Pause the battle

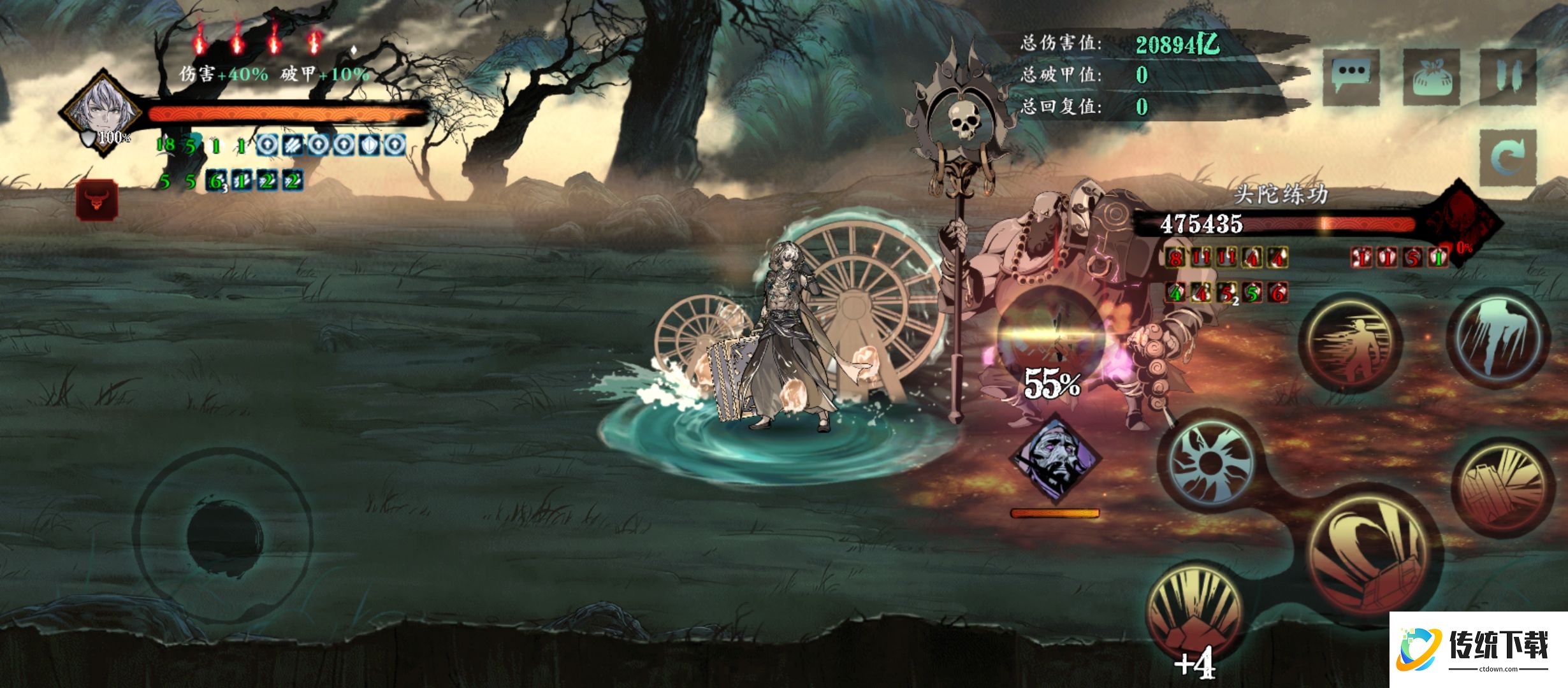pyautogui.click(x=1508, y=76)
